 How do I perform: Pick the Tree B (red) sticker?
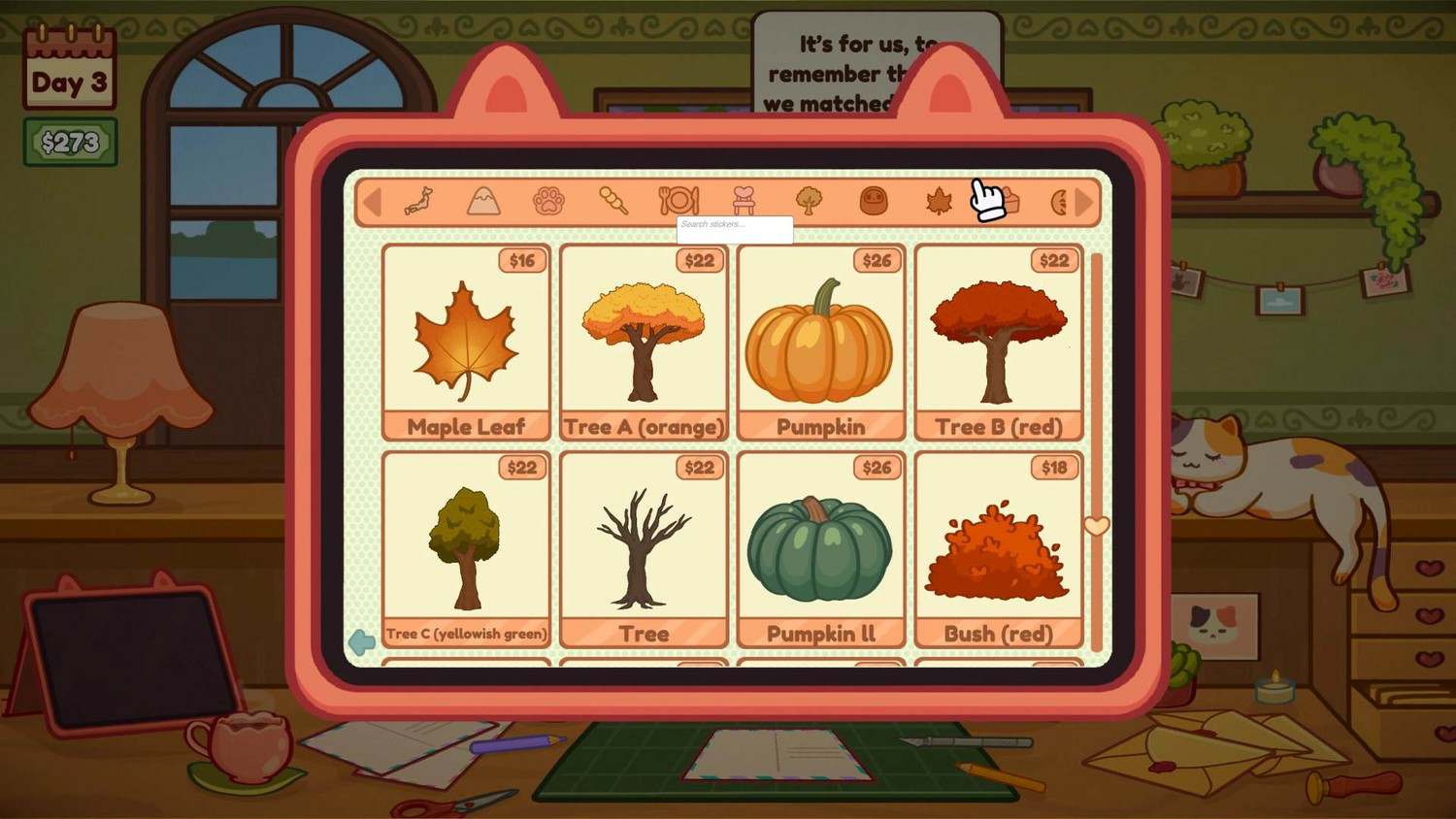pyautogui.click(x=998, y=342)
